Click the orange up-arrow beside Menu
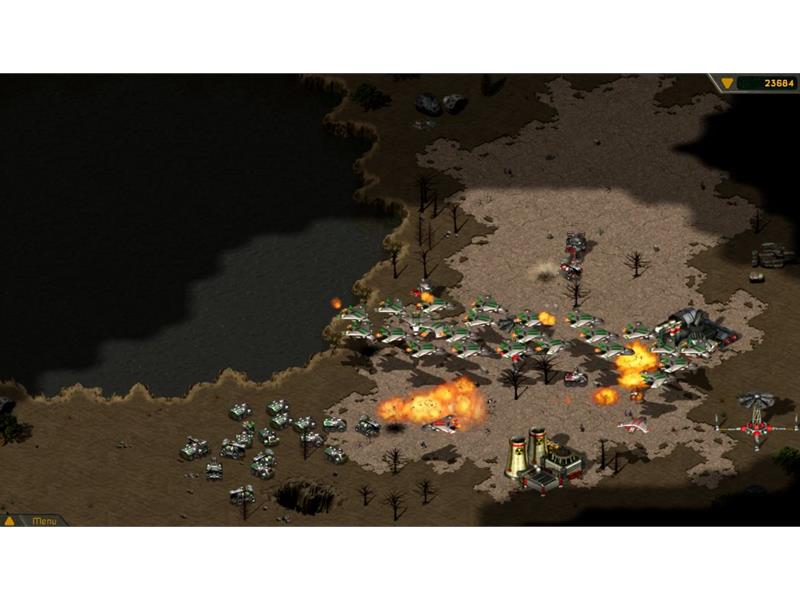The height and width of the screenshot is (600, 800). pos(10,520)
